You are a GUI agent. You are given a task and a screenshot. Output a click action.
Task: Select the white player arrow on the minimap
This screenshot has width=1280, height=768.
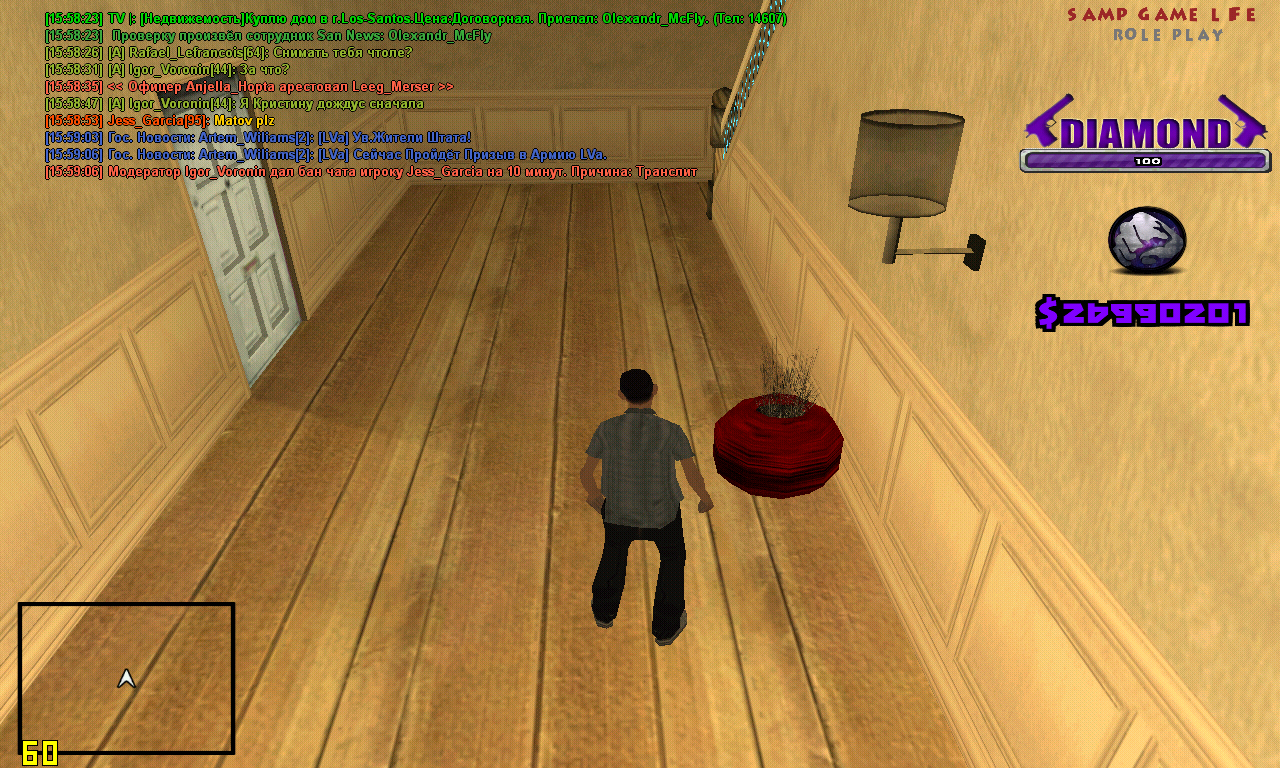[126, 679]
